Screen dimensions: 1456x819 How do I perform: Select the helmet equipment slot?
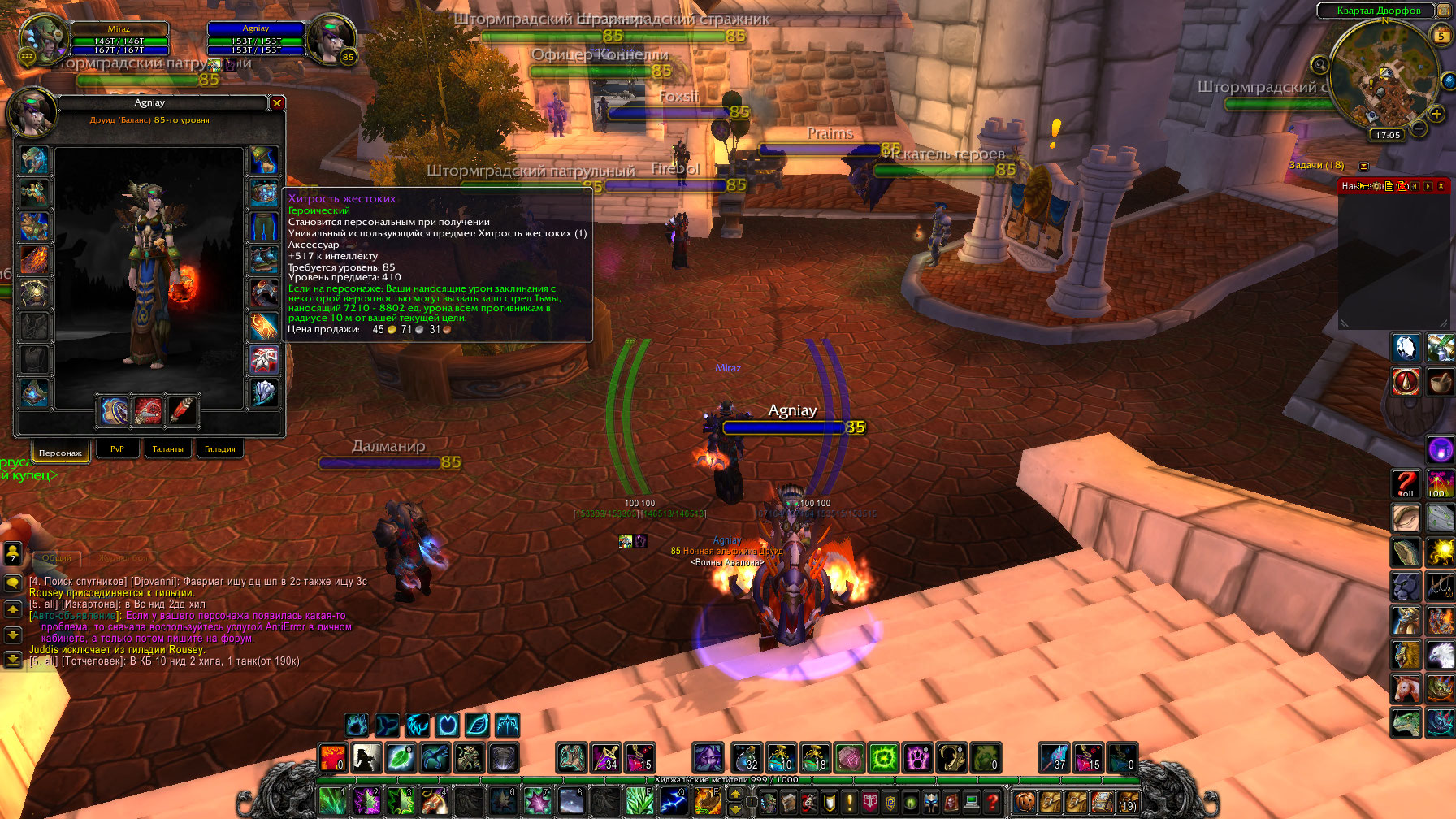pyautogui.click(x=34, y=161)
